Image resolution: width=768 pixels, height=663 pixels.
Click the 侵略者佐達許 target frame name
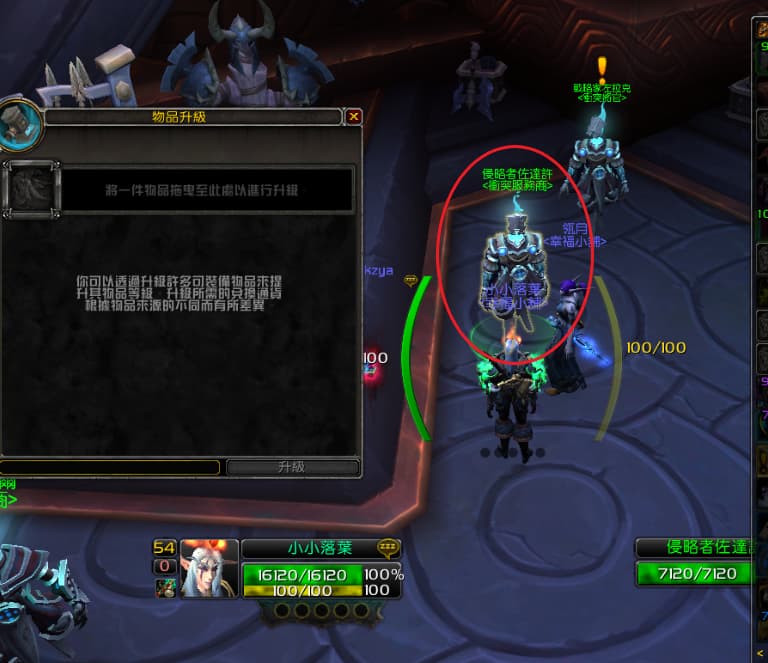[x=702, y=547]
